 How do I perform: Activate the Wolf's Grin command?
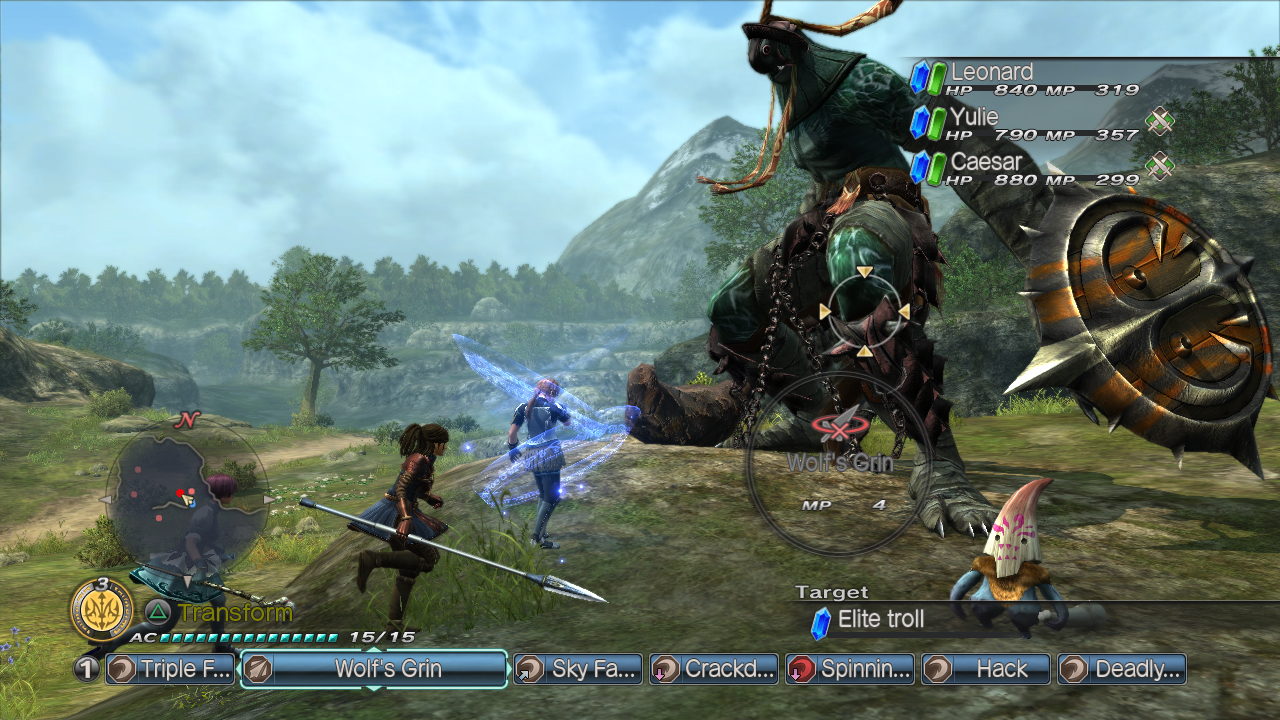[x=375, y=669]
